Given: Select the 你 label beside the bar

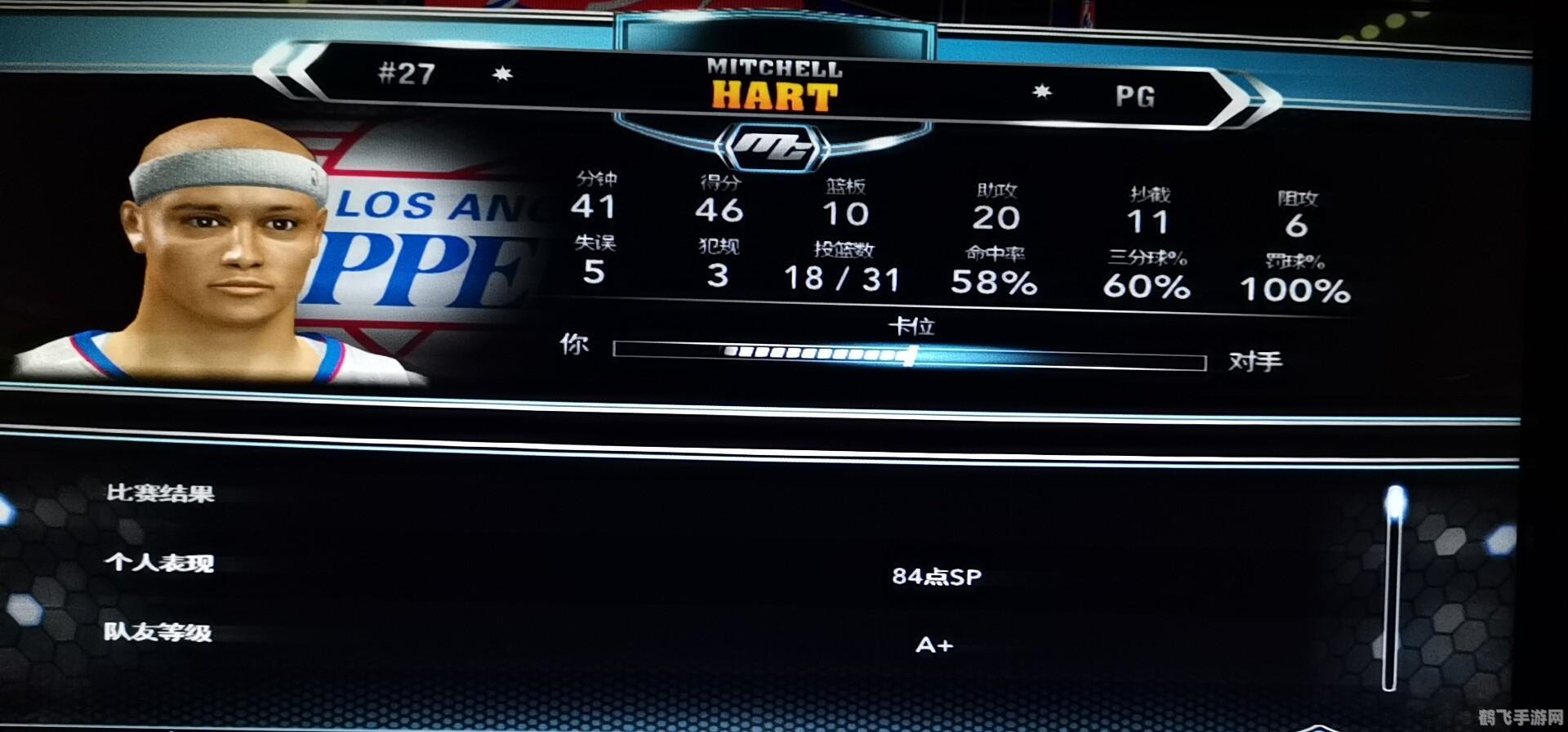Looking at the screenshot, I should (x=574, y=346).
